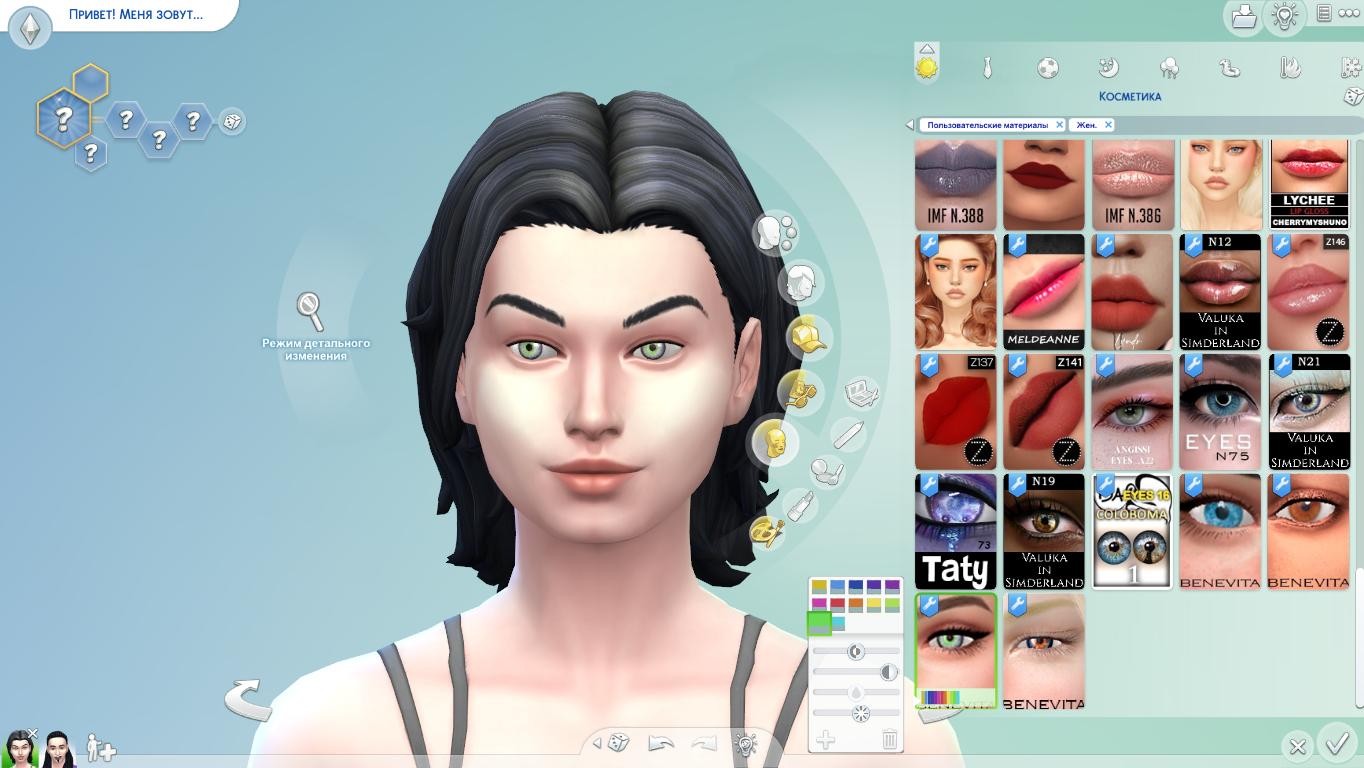Screen dimensions: 1364x768
Task: Confirm the Sim with the checkmark button
Action: click(x=1337, y=743)
